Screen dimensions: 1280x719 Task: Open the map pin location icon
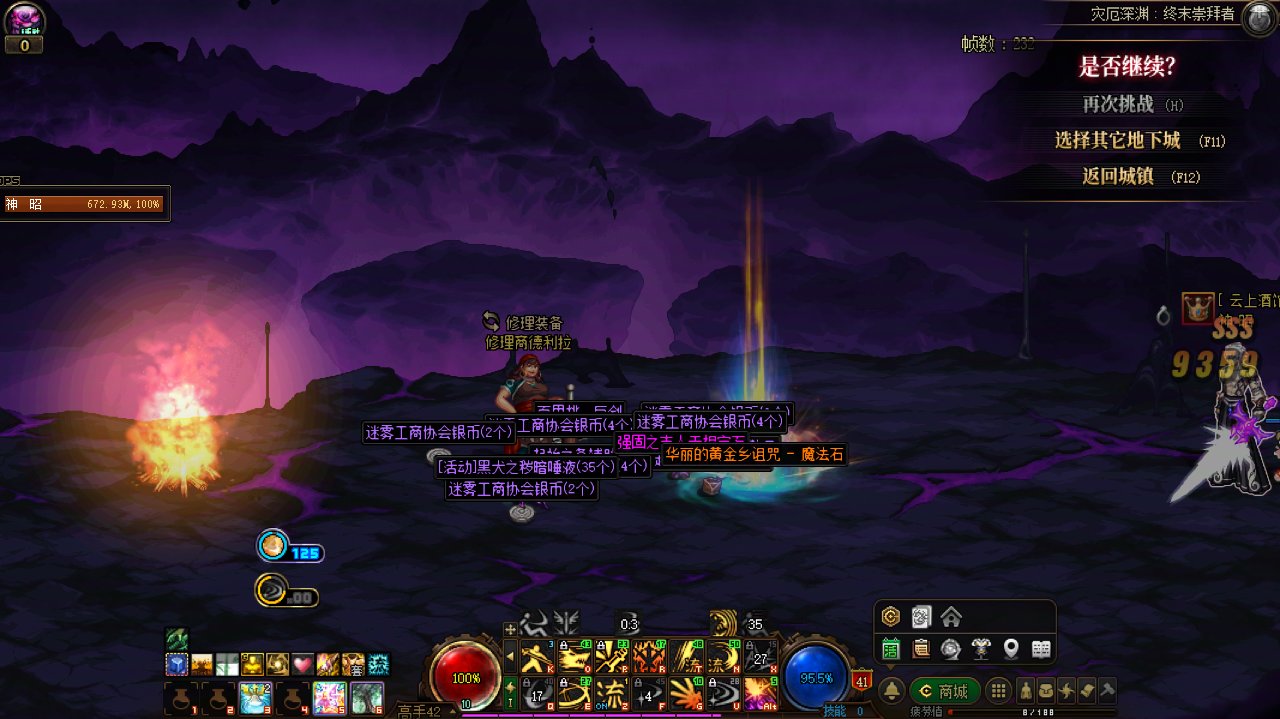[1011, 649]
